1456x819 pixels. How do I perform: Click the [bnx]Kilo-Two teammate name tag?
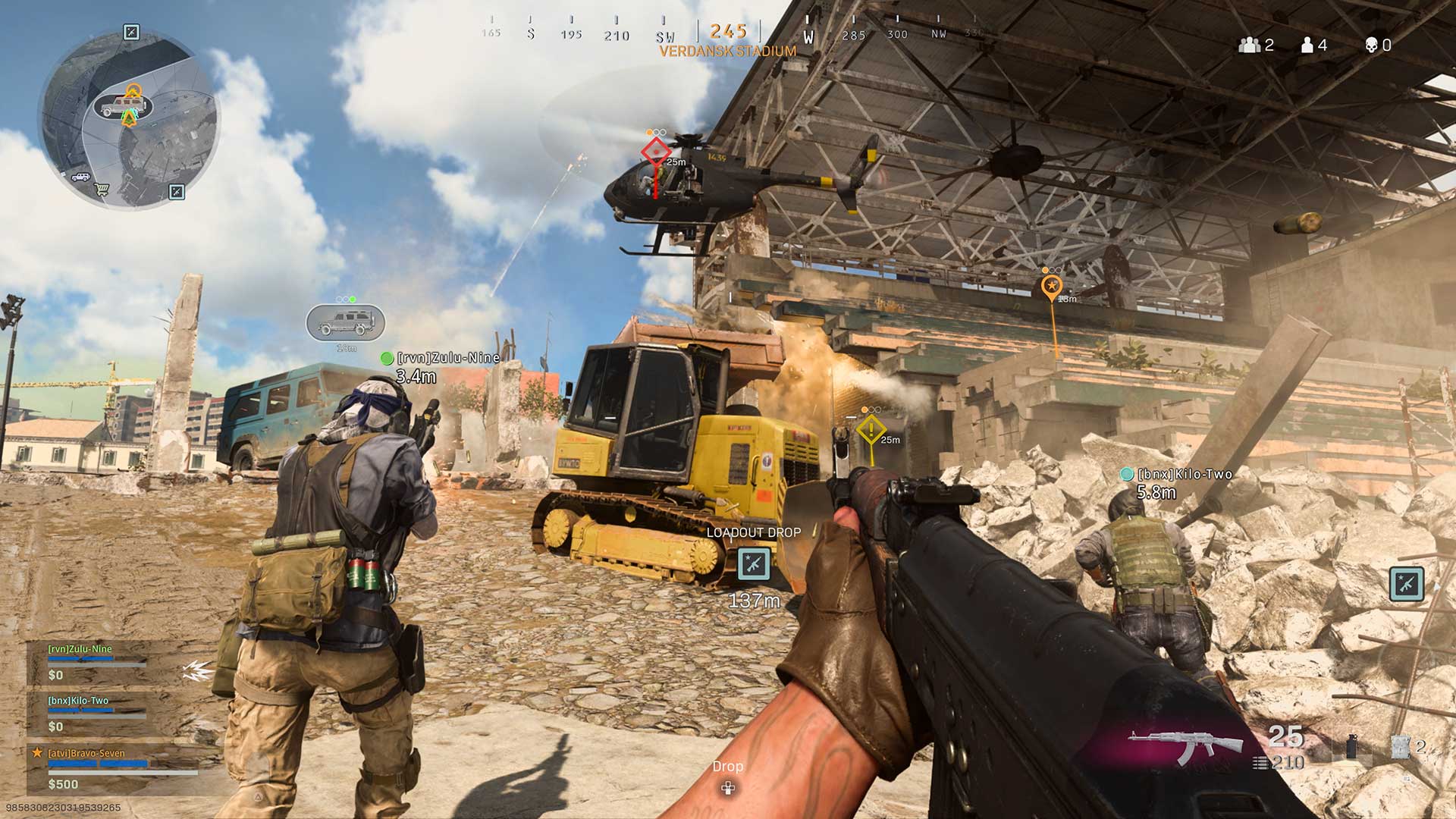(x=1185, y=475)
